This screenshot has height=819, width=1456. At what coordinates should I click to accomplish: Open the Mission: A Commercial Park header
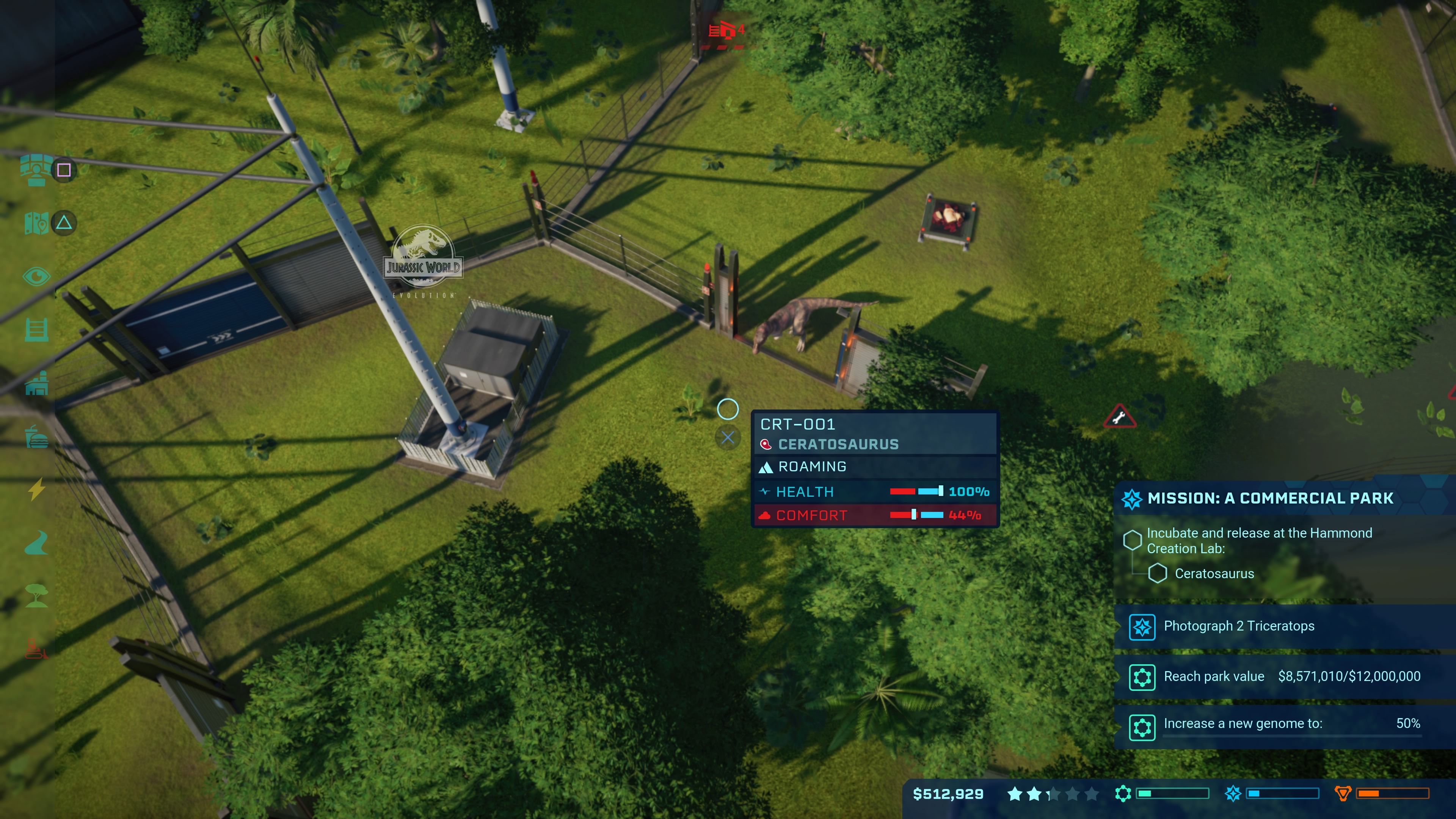[1269, 499]
